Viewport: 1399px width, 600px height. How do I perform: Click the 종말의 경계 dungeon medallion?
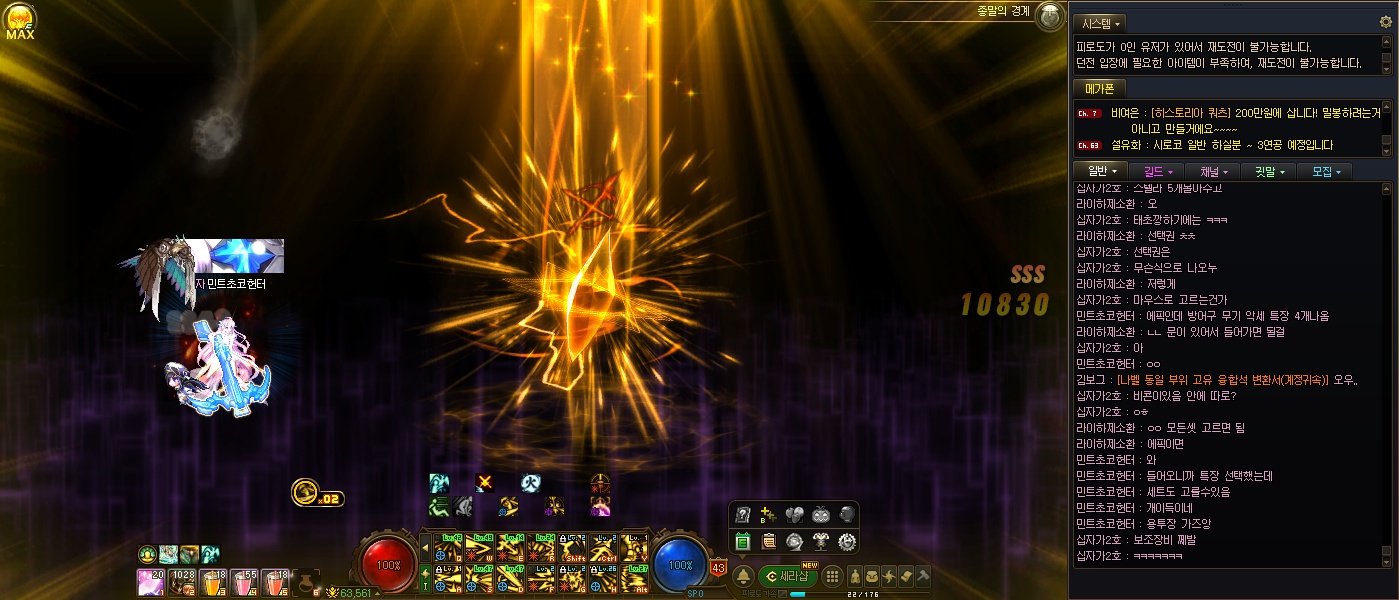[1049, 15]
